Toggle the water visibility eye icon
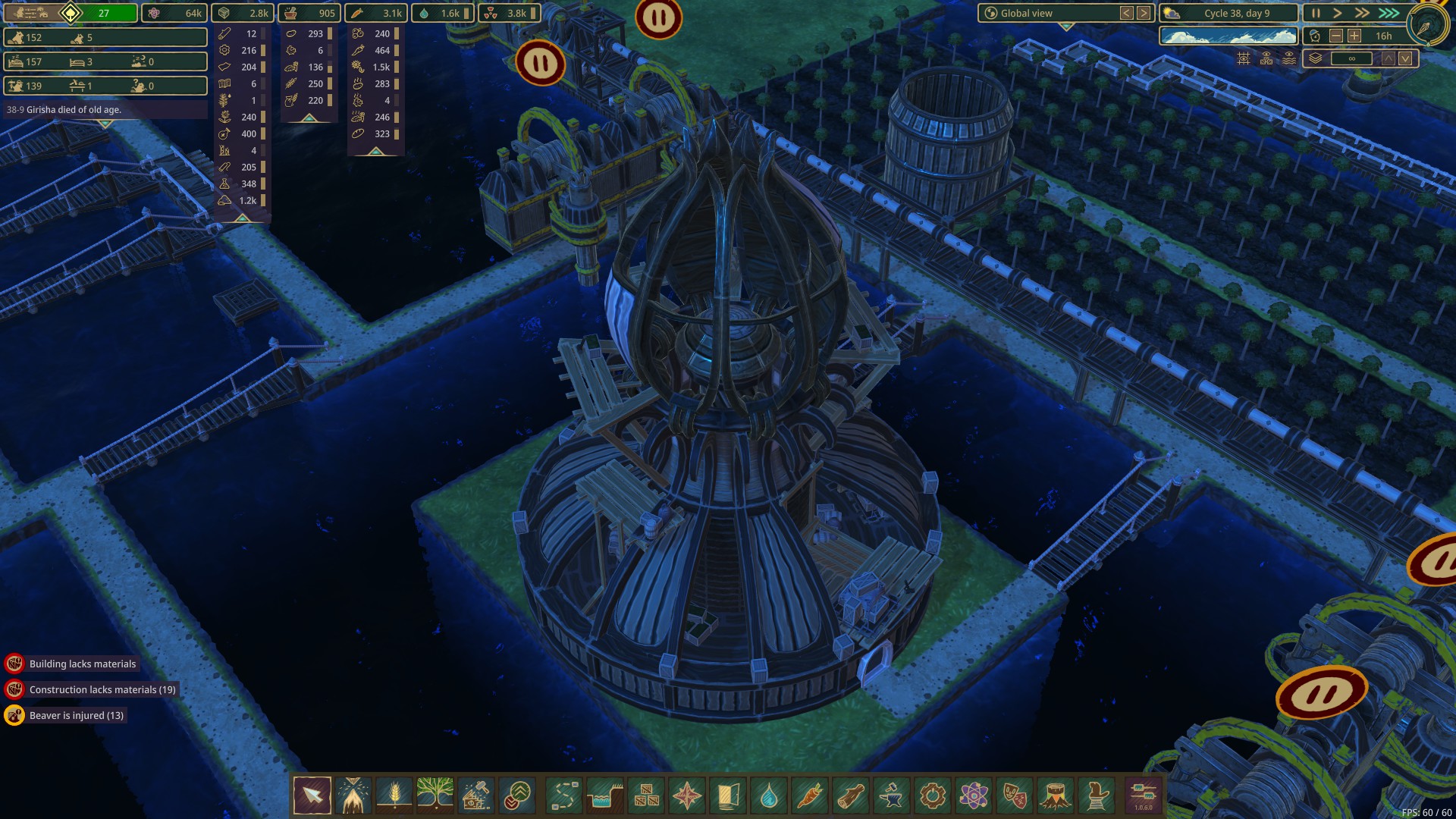This screenshot has height=819, width=1456. tap(1289, 58)
